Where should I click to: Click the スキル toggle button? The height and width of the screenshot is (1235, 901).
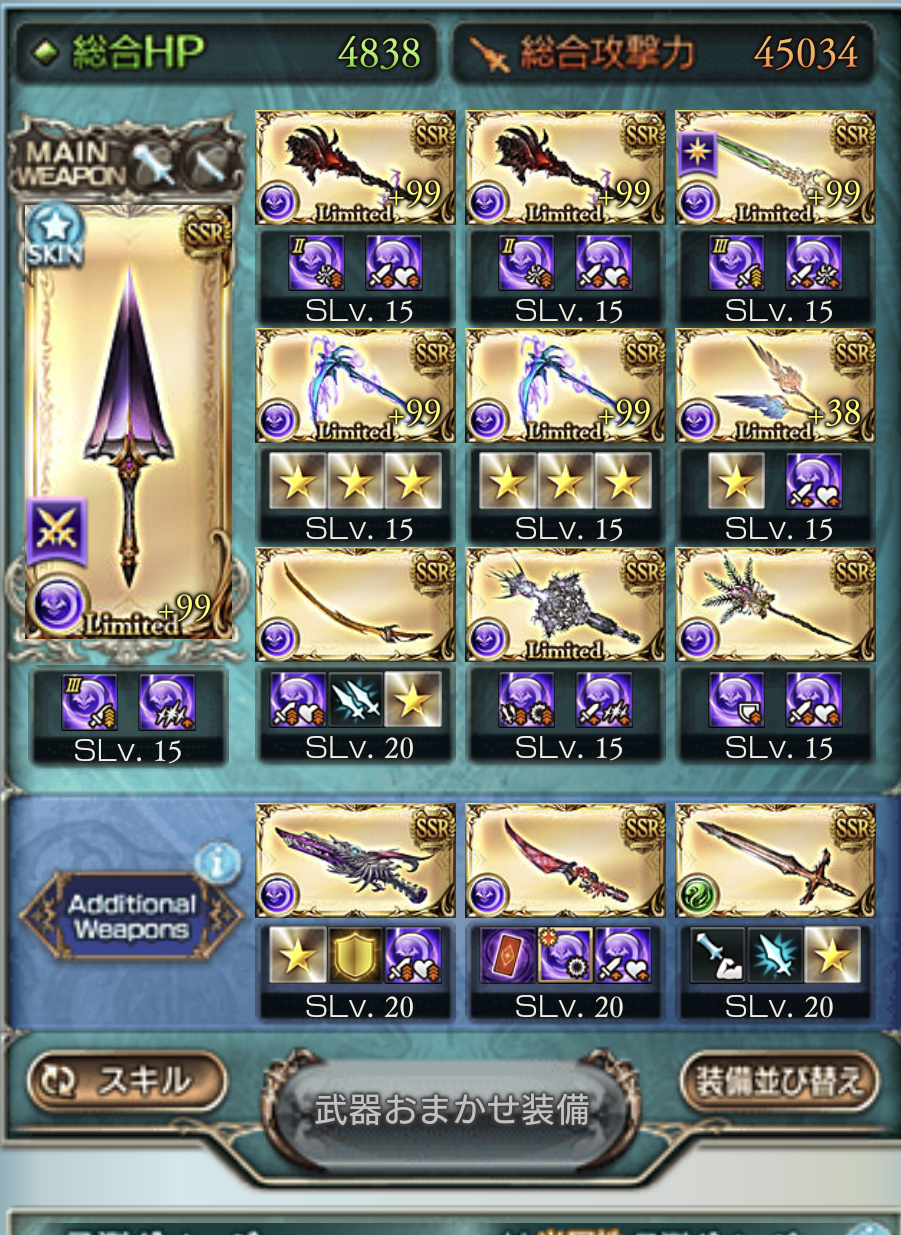tap(127, 1082)
